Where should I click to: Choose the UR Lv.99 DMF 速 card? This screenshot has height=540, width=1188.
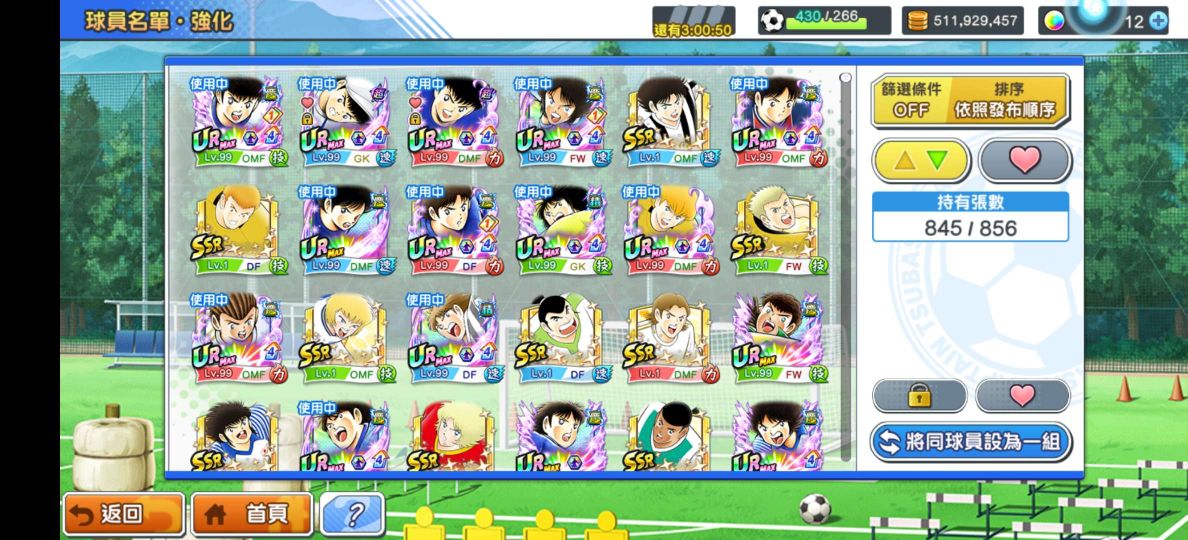coord(345,229)
